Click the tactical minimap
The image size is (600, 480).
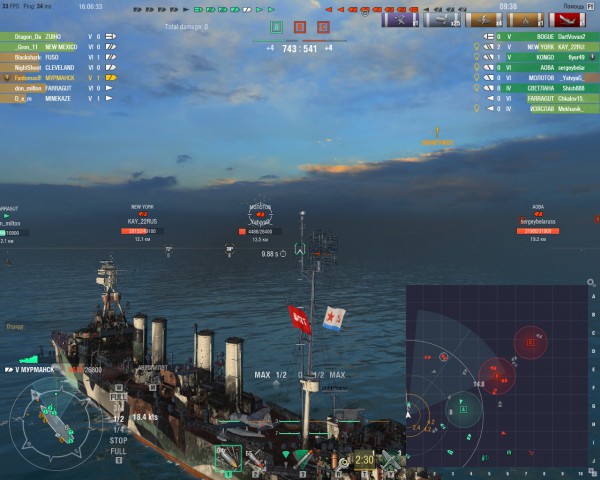pos(502,380)
